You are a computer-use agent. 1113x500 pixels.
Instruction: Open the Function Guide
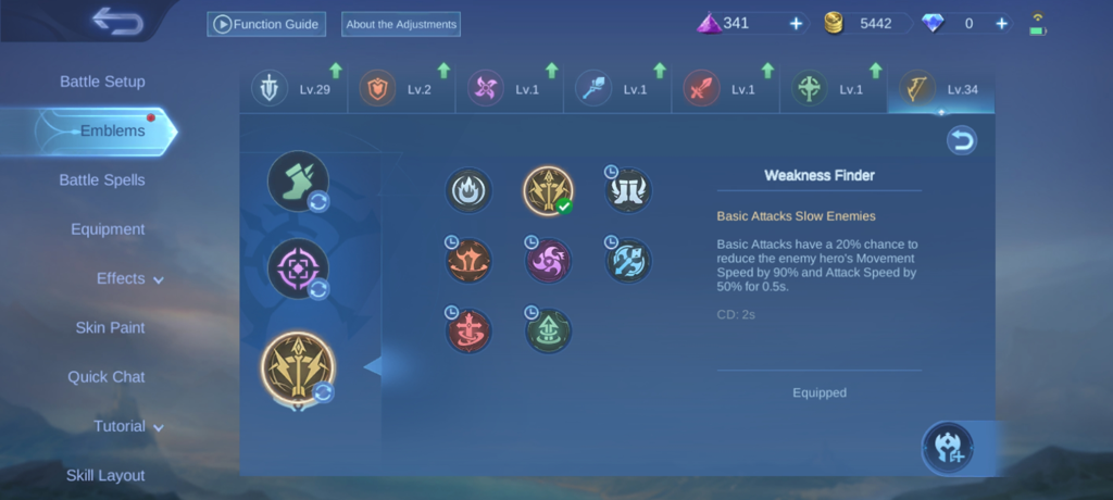tap(266, 24)
